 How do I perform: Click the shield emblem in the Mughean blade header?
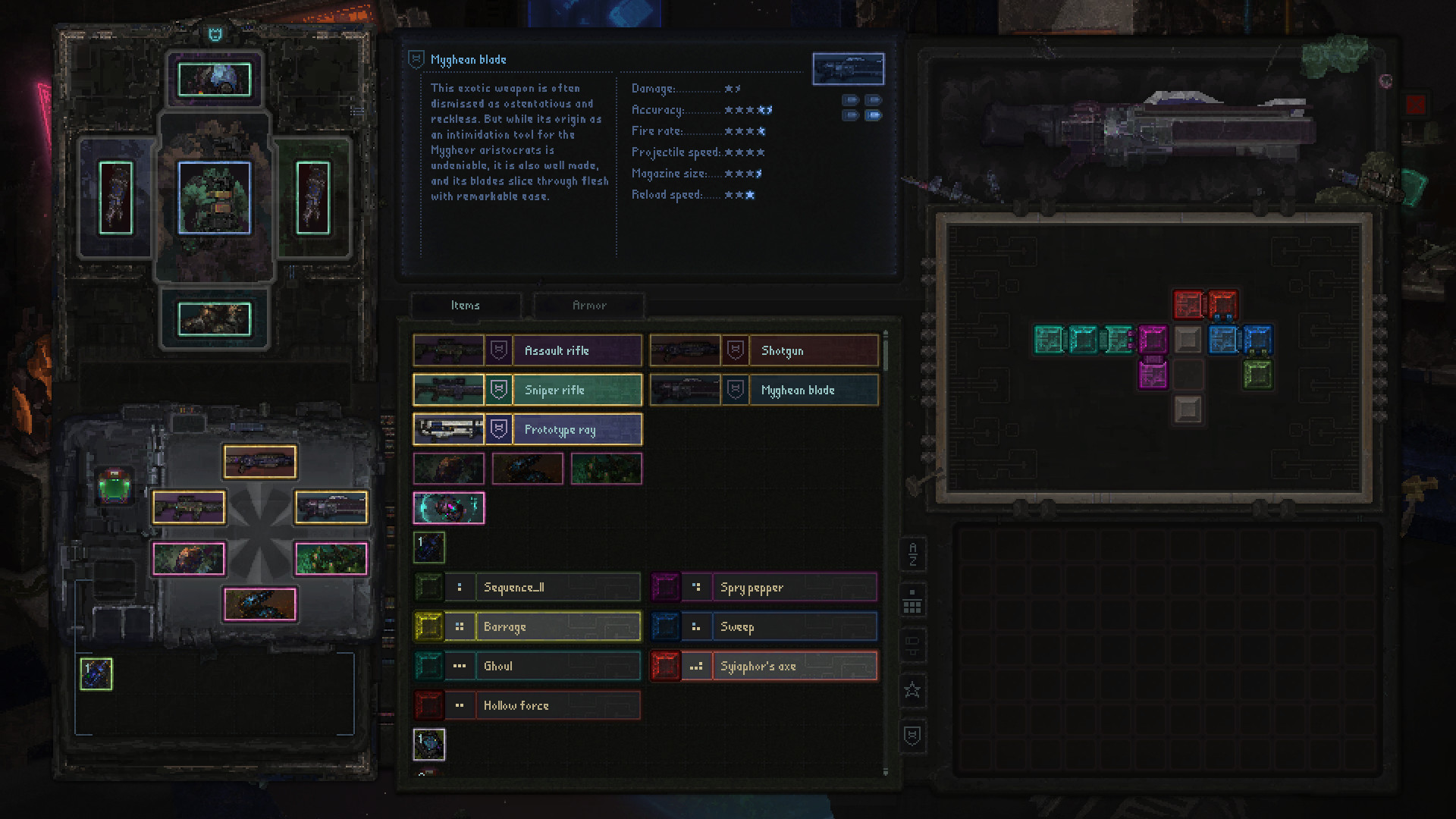pyautogui.click(x=415, y=59)
